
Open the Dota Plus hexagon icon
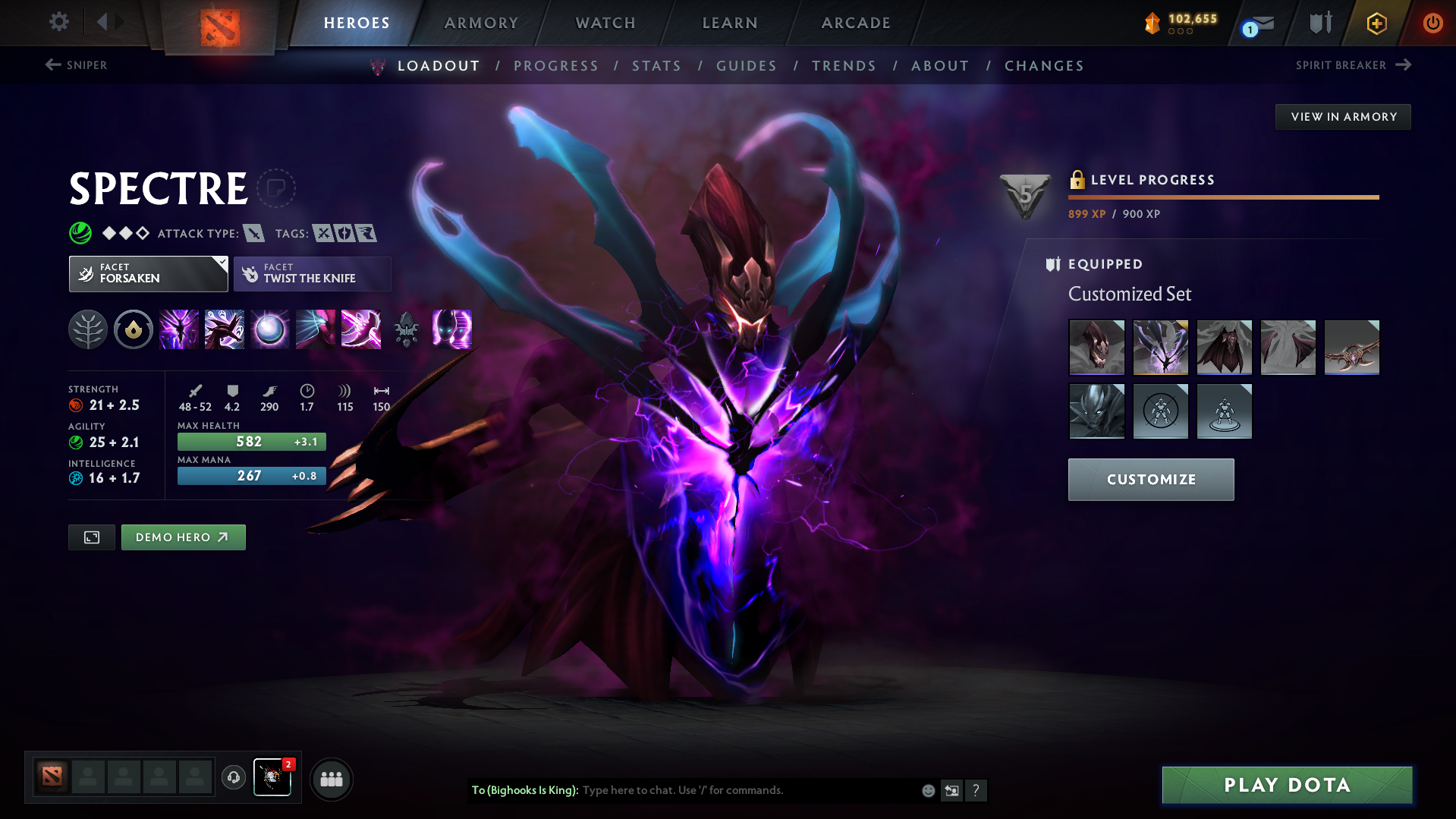click(1377, 23)
